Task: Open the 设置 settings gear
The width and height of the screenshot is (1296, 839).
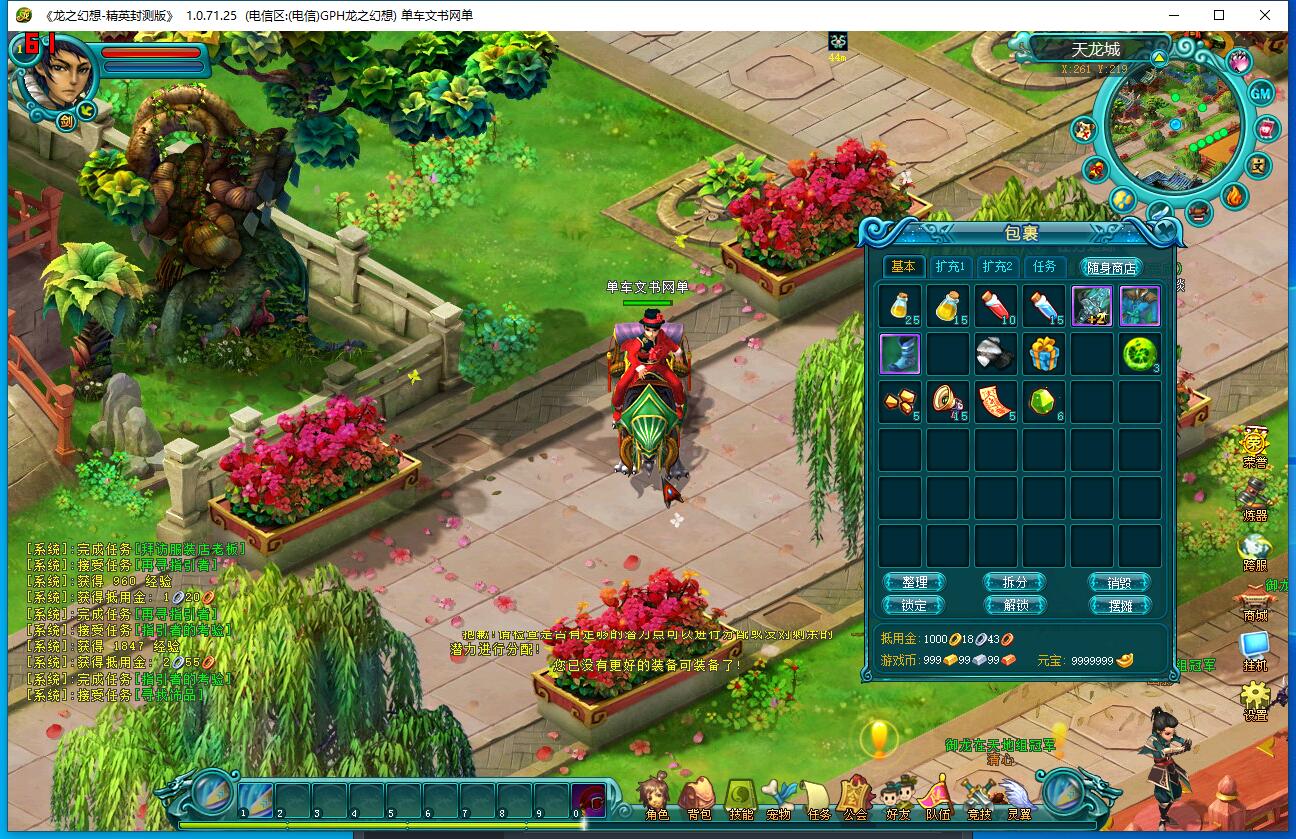Action: (1255, 700)
